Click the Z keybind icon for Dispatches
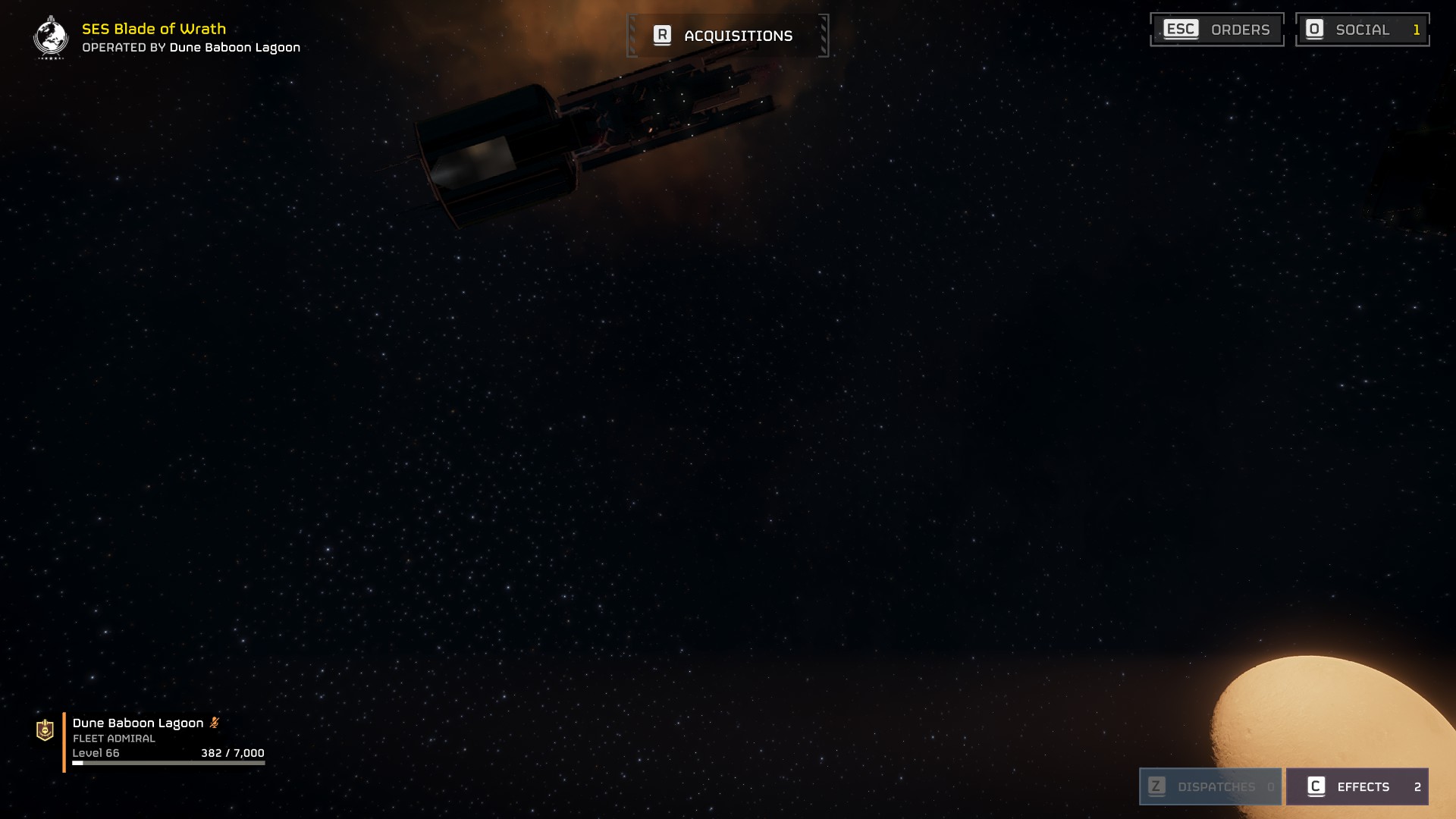This screenshot has width=1456, height=819. coord(1156,786)
